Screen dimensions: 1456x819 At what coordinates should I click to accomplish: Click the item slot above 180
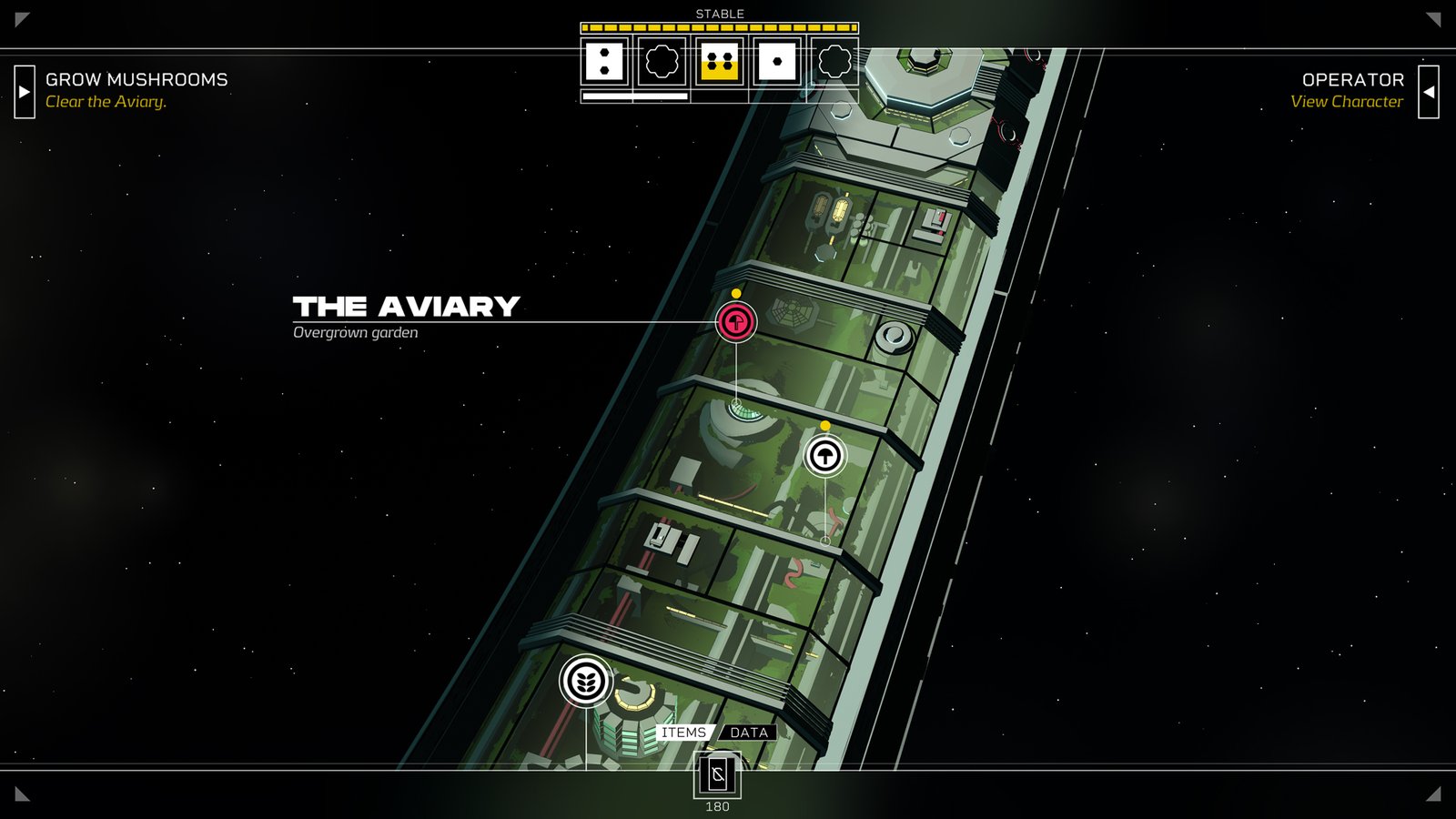(x=717, y=775)
